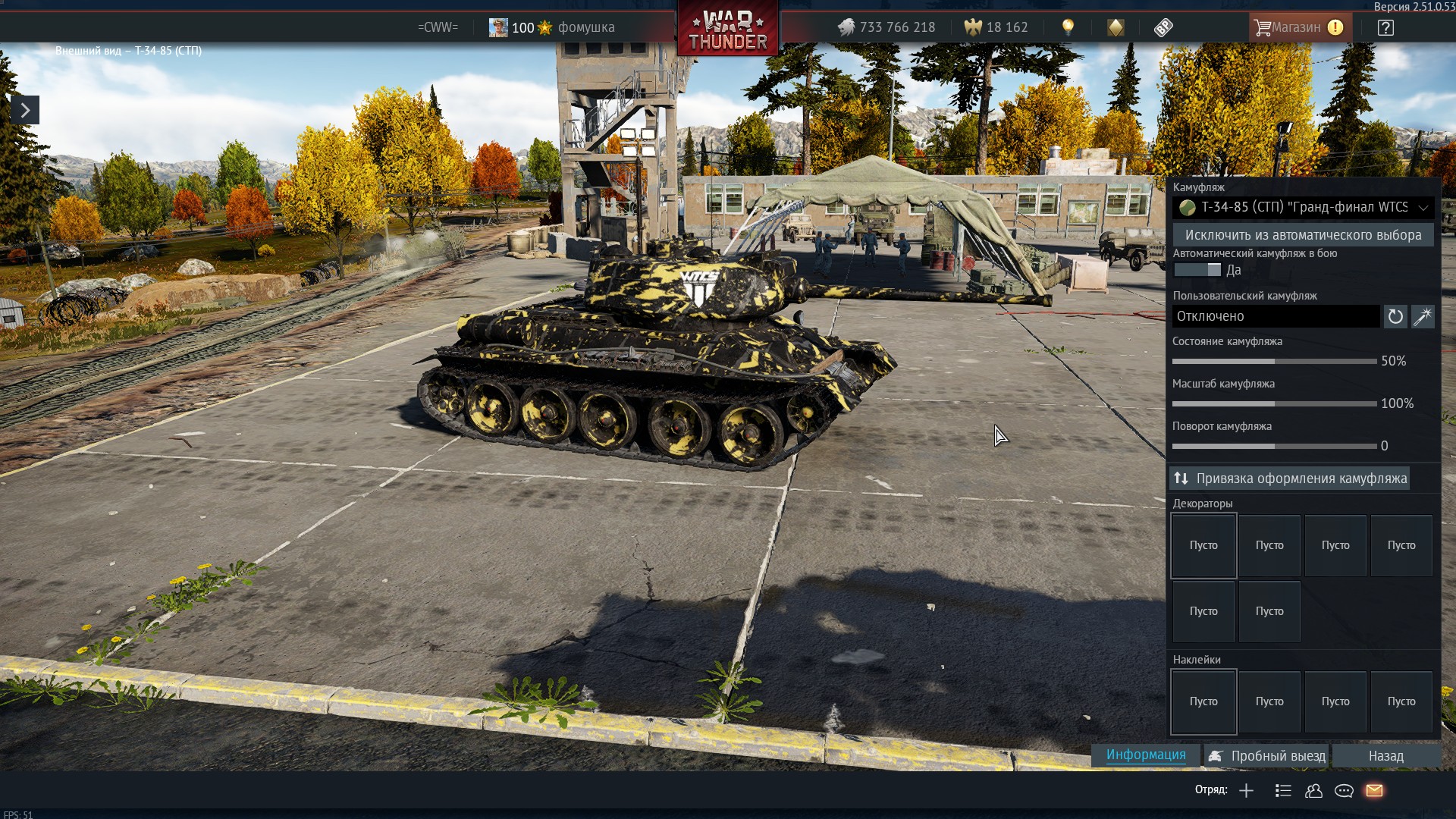Click the question mark help icon
This screenshot has height=819, width=1456.
tap(1385, 28)
